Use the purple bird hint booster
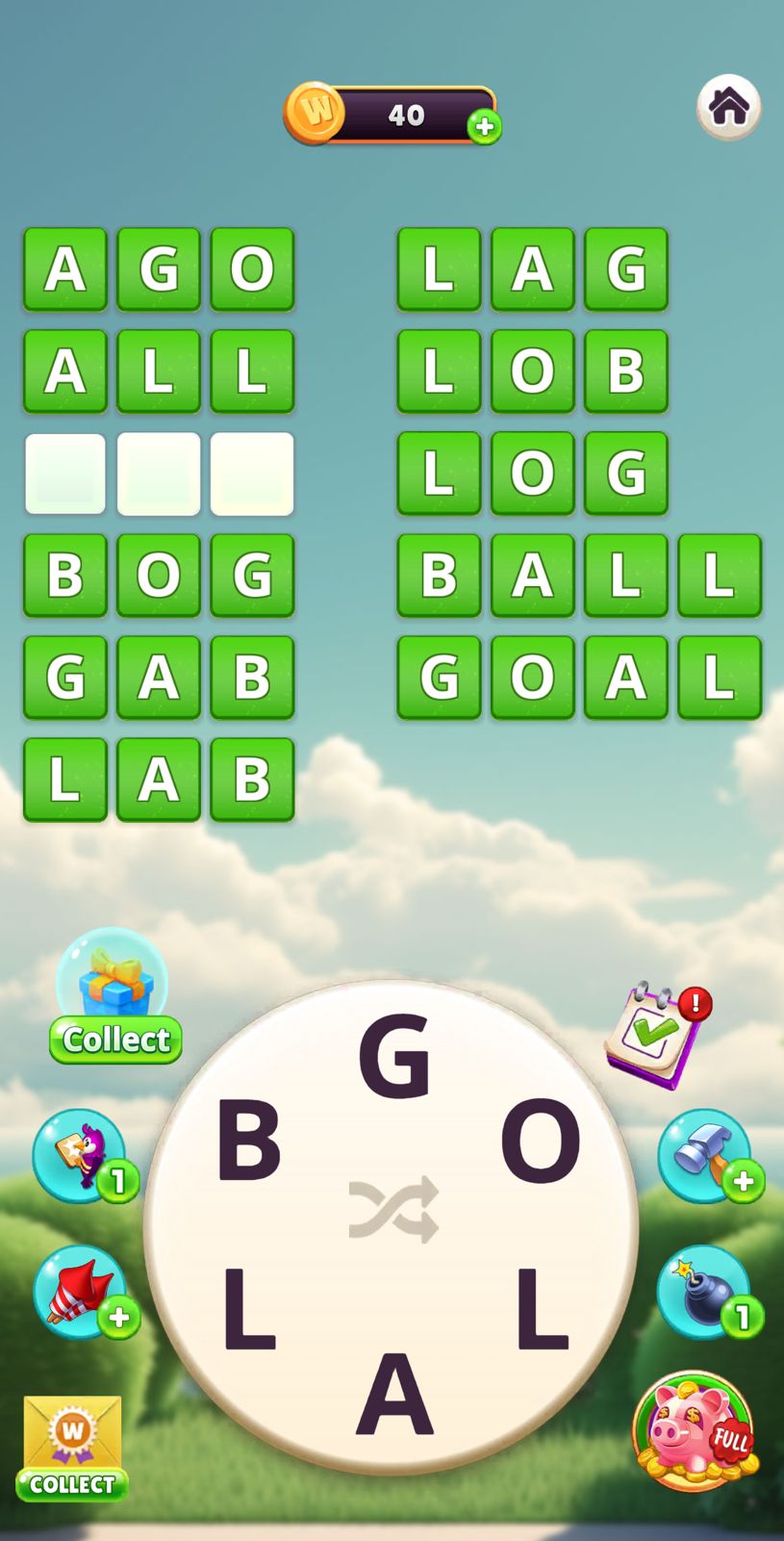The width and height of the screenshot is (784, 1541). pos(81,1155)
